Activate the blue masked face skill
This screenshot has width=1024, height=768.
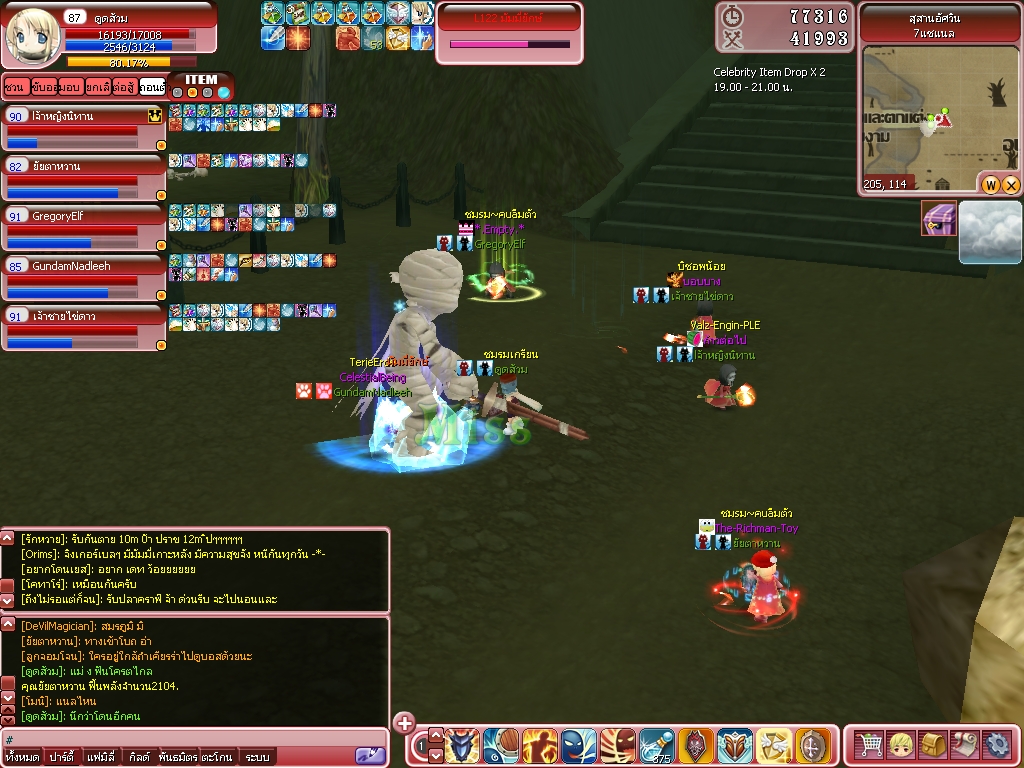[578, 746]
